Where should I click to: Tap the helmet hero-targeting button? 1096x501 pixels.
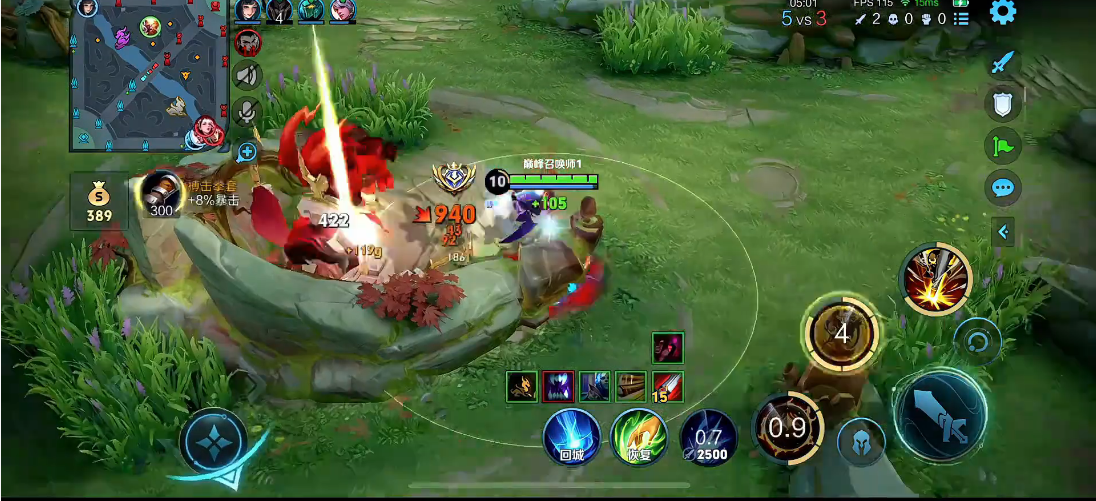860,443
